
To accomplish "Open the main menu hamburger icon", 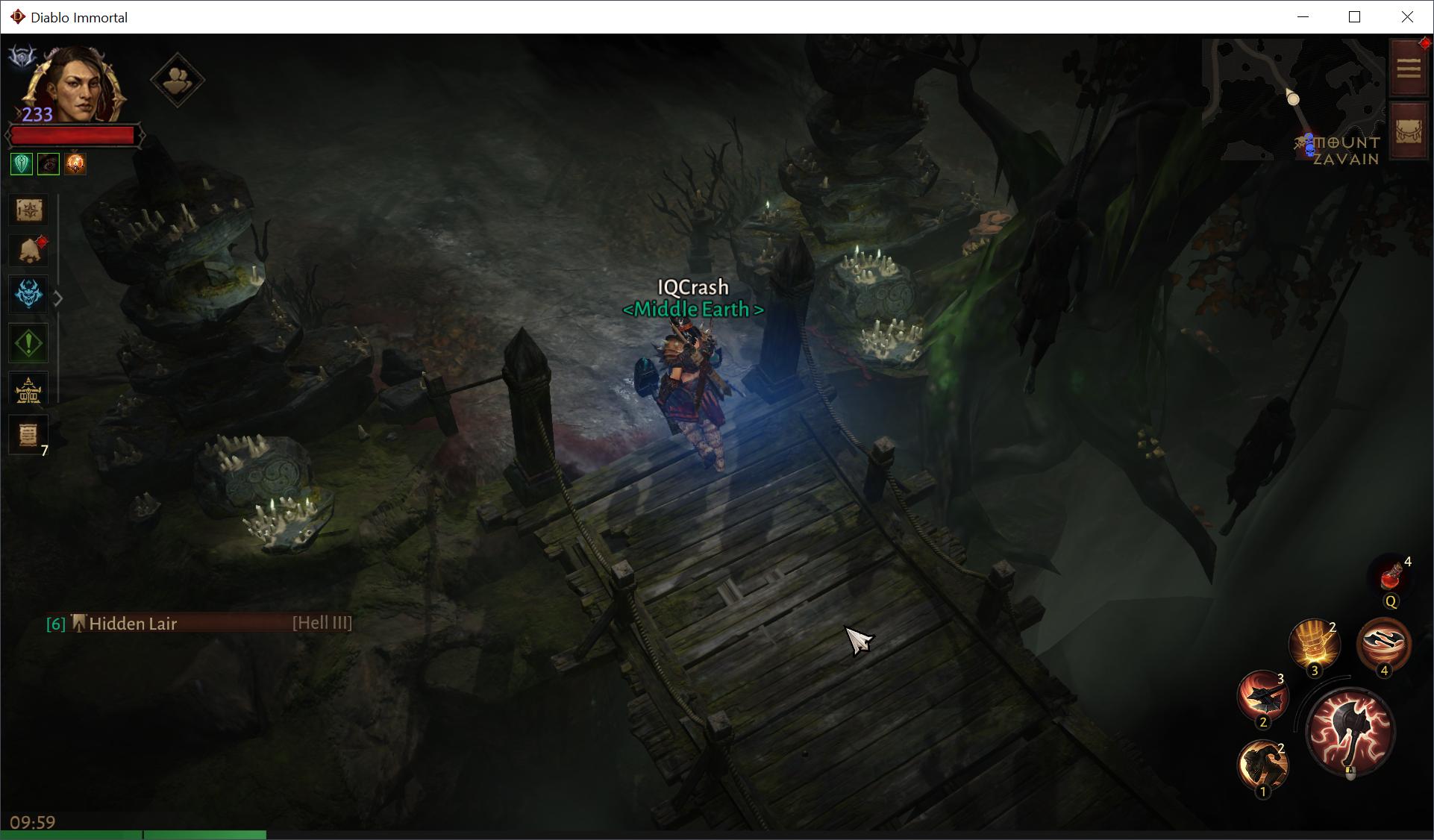I will click(1409, 68).
